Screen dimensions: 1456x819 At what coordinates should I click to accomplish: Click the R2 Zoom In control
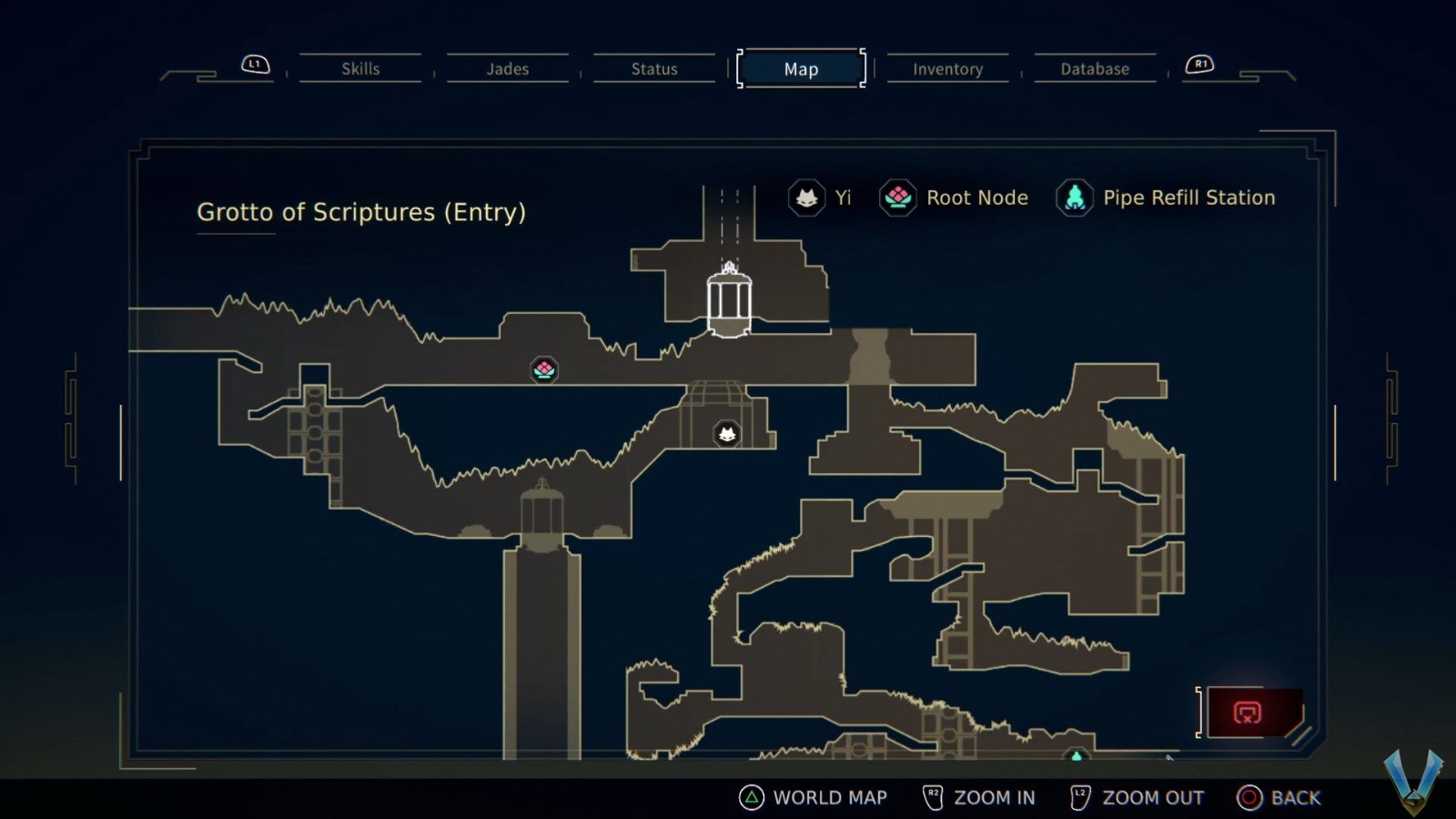(x=978, y=797)
